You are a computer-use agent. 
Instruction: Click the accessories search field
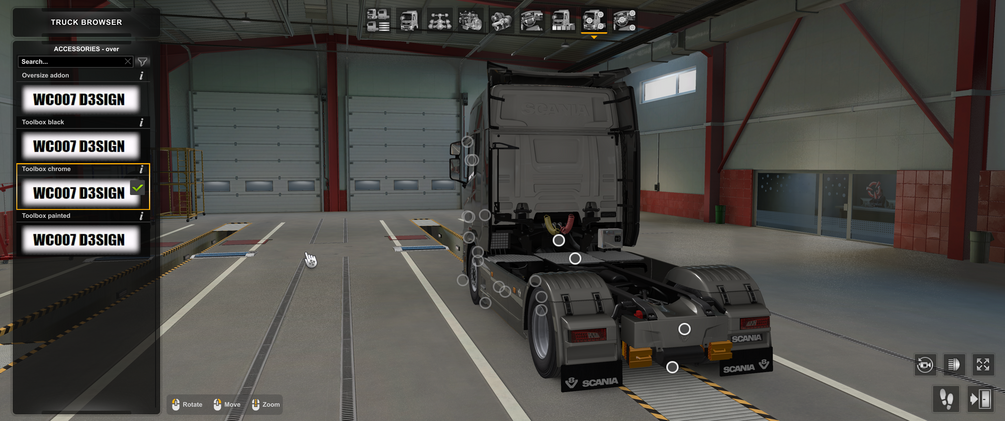pos(70,62)
